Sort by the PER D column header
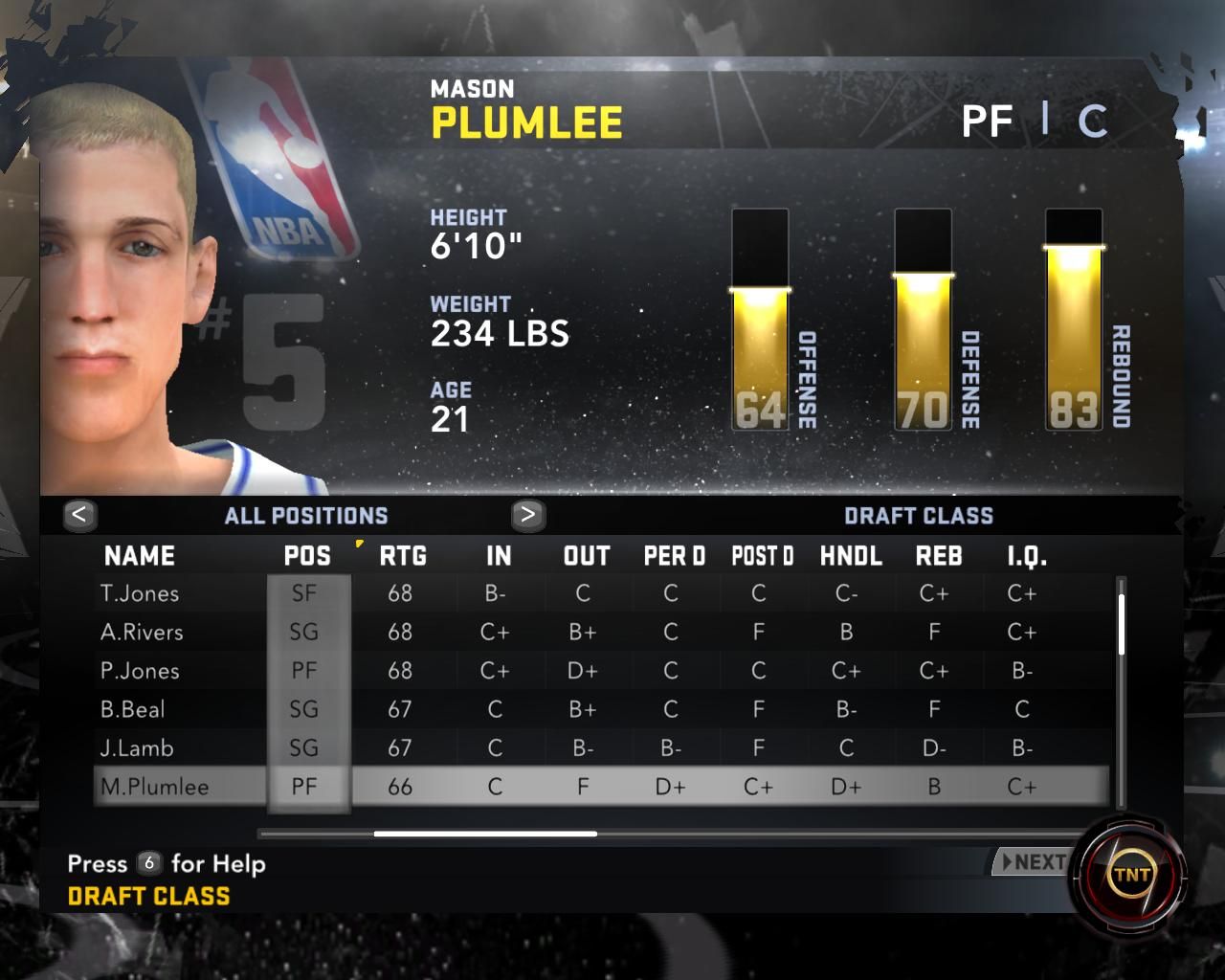 click(674, 556)
